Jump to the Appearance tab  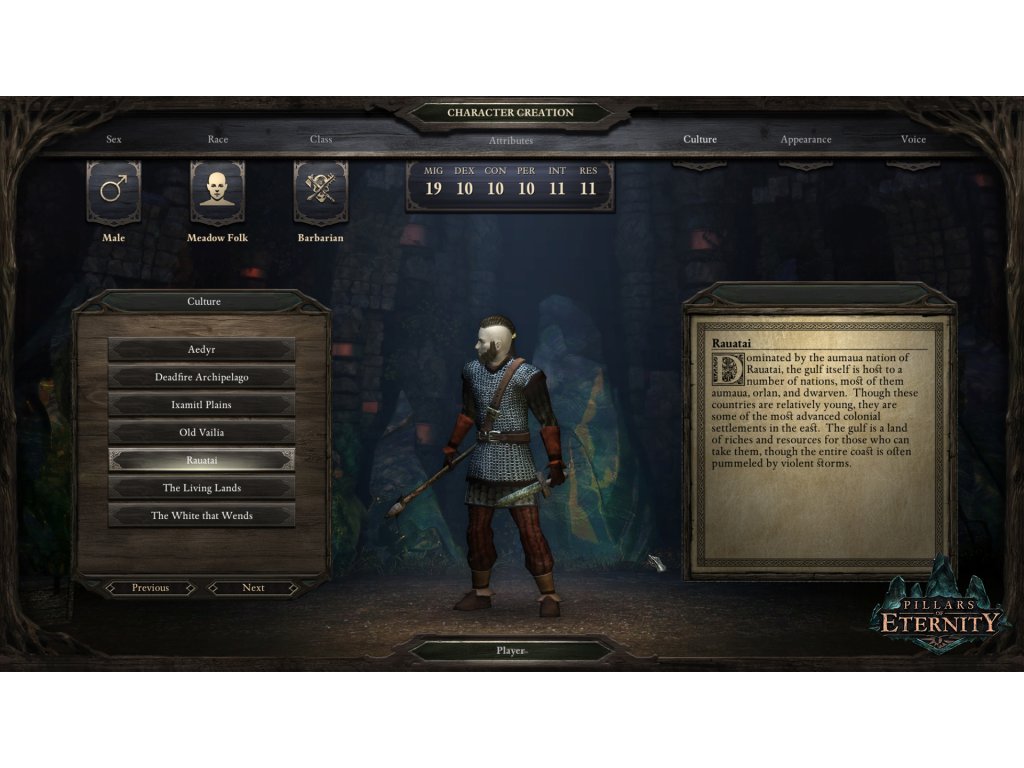point(806,140)
